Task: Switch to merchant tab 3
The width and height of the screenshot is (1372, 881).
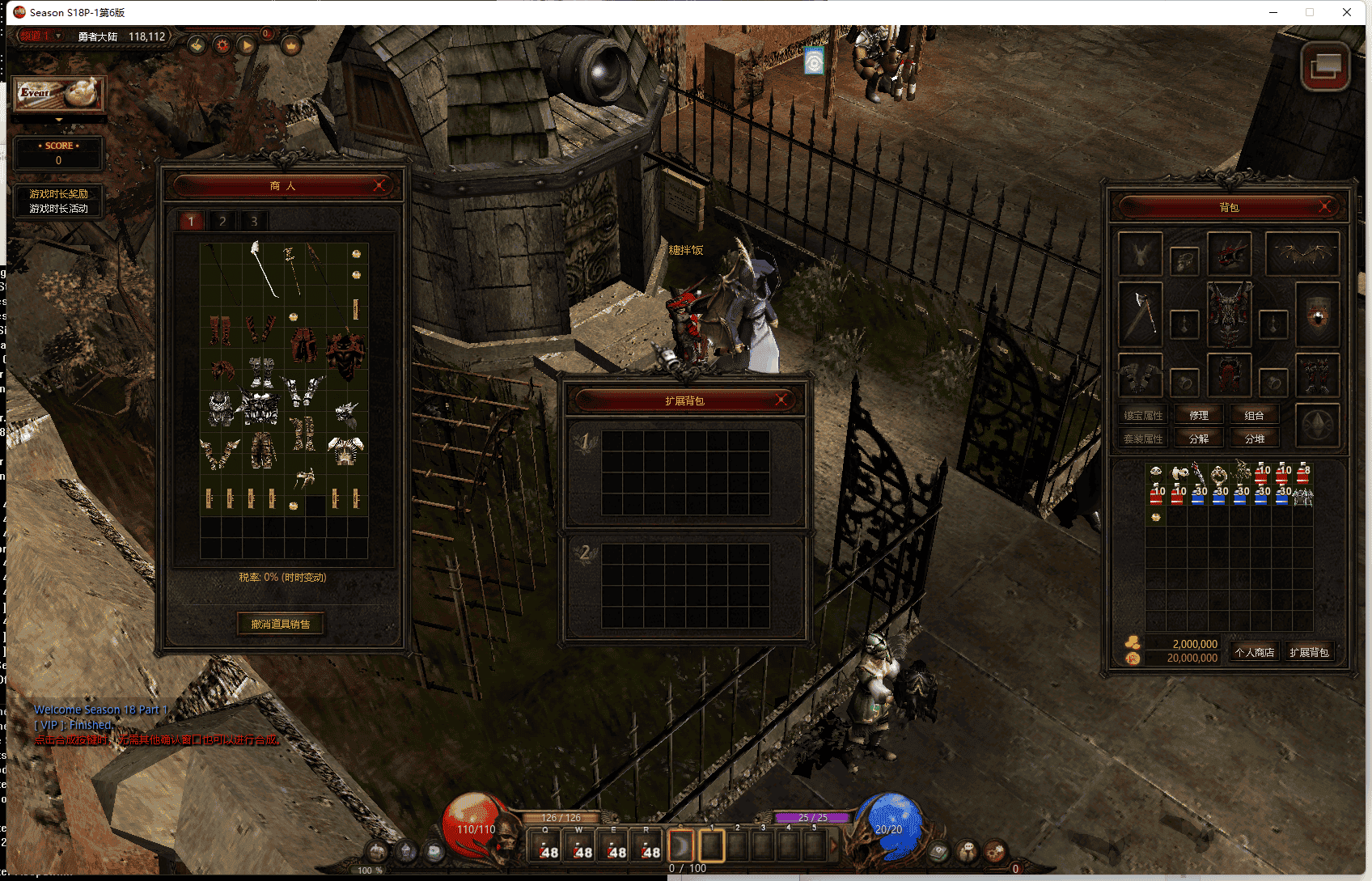Action: pos(255,220)
